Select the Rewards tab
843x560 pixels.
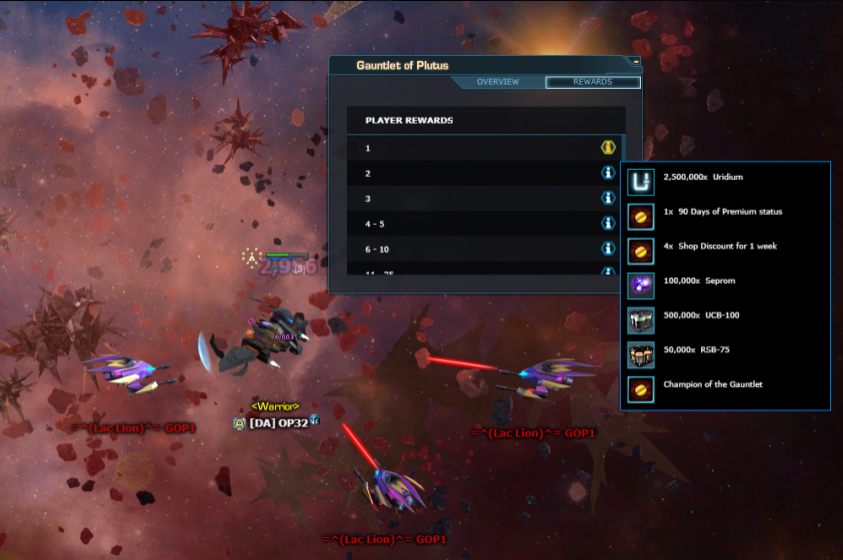pyautogui.click(x=592, y=82)
